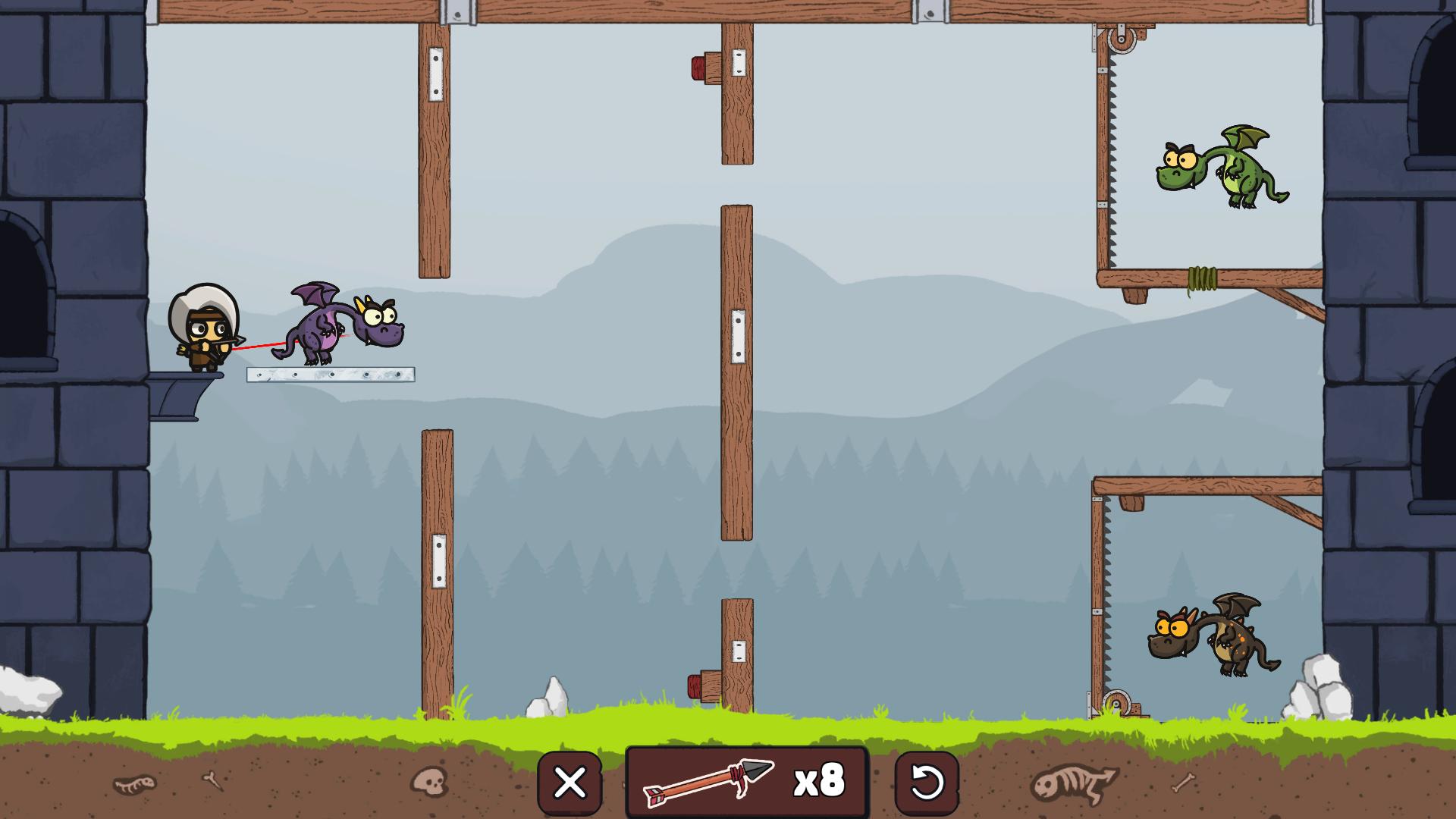The height and width of the screenshot is (819, 1456).
Task: Click the red plunger on the upper beam
Action: tap(698, 68)
